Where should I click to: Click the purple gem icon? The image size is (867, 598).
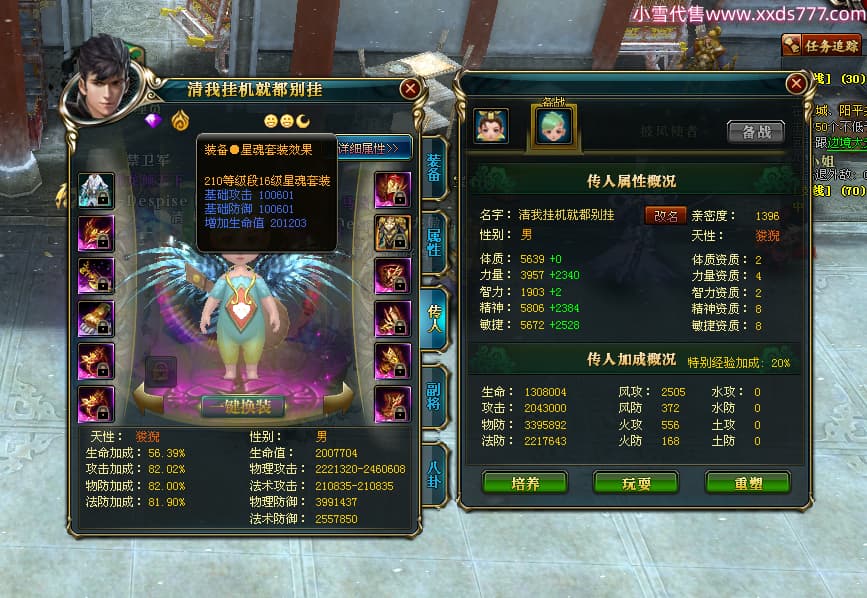point(153,120)
